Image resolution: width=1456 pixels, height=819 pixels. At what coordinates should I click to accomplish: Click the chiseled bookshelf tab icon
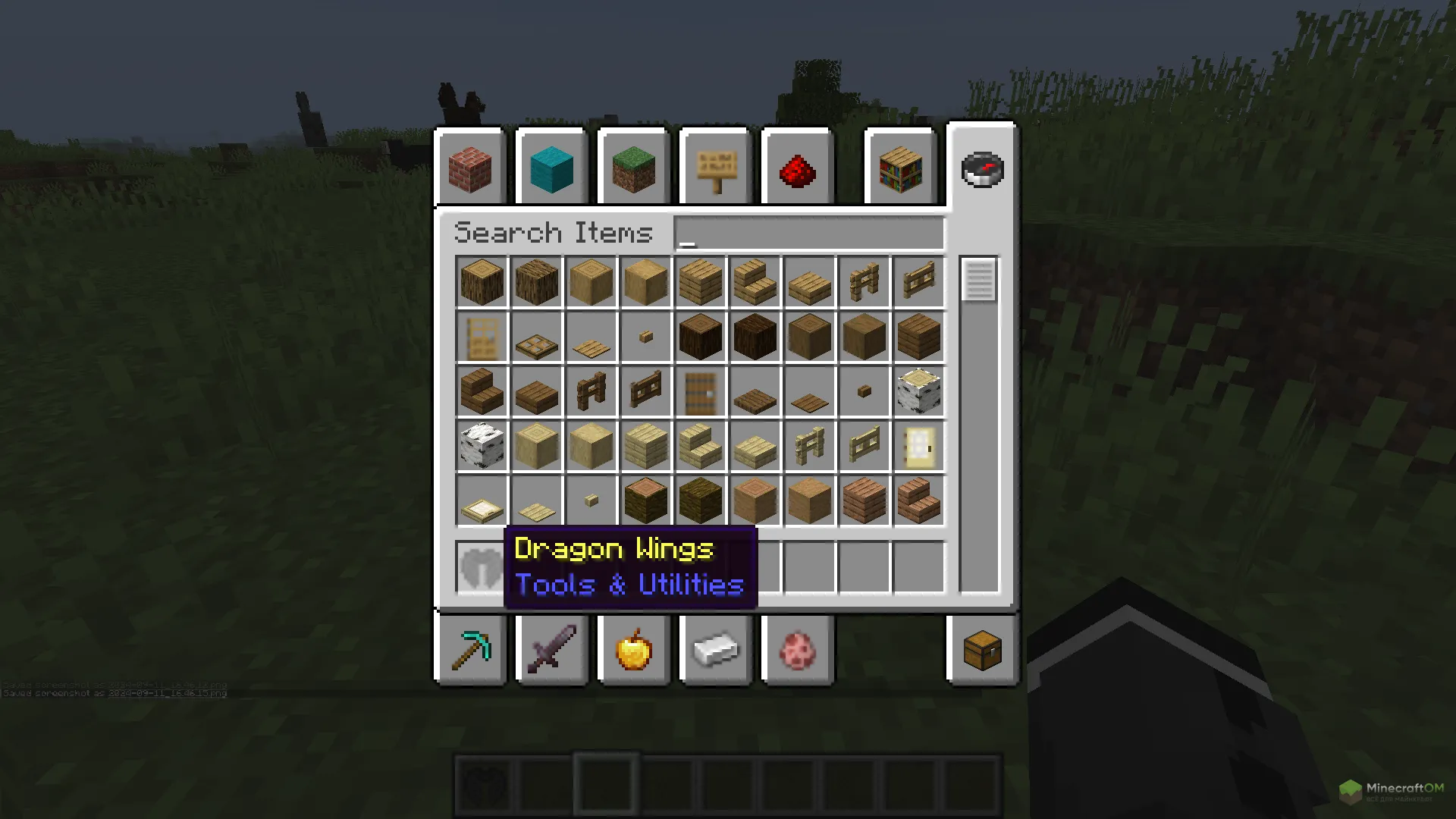(899, 168)
